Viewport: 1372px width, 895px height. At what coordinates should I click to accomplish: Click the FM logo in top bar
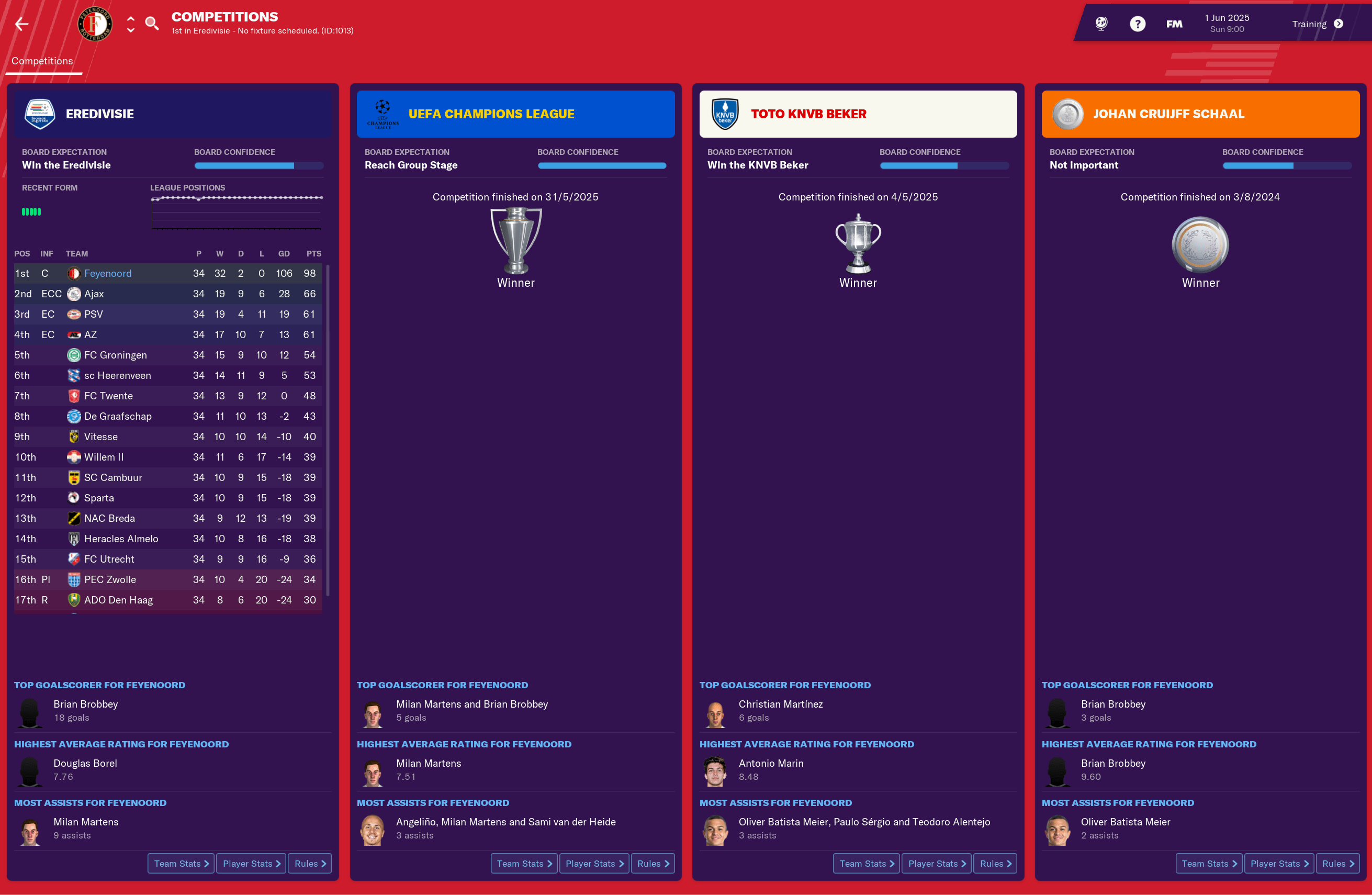[x=1174, y=24]
